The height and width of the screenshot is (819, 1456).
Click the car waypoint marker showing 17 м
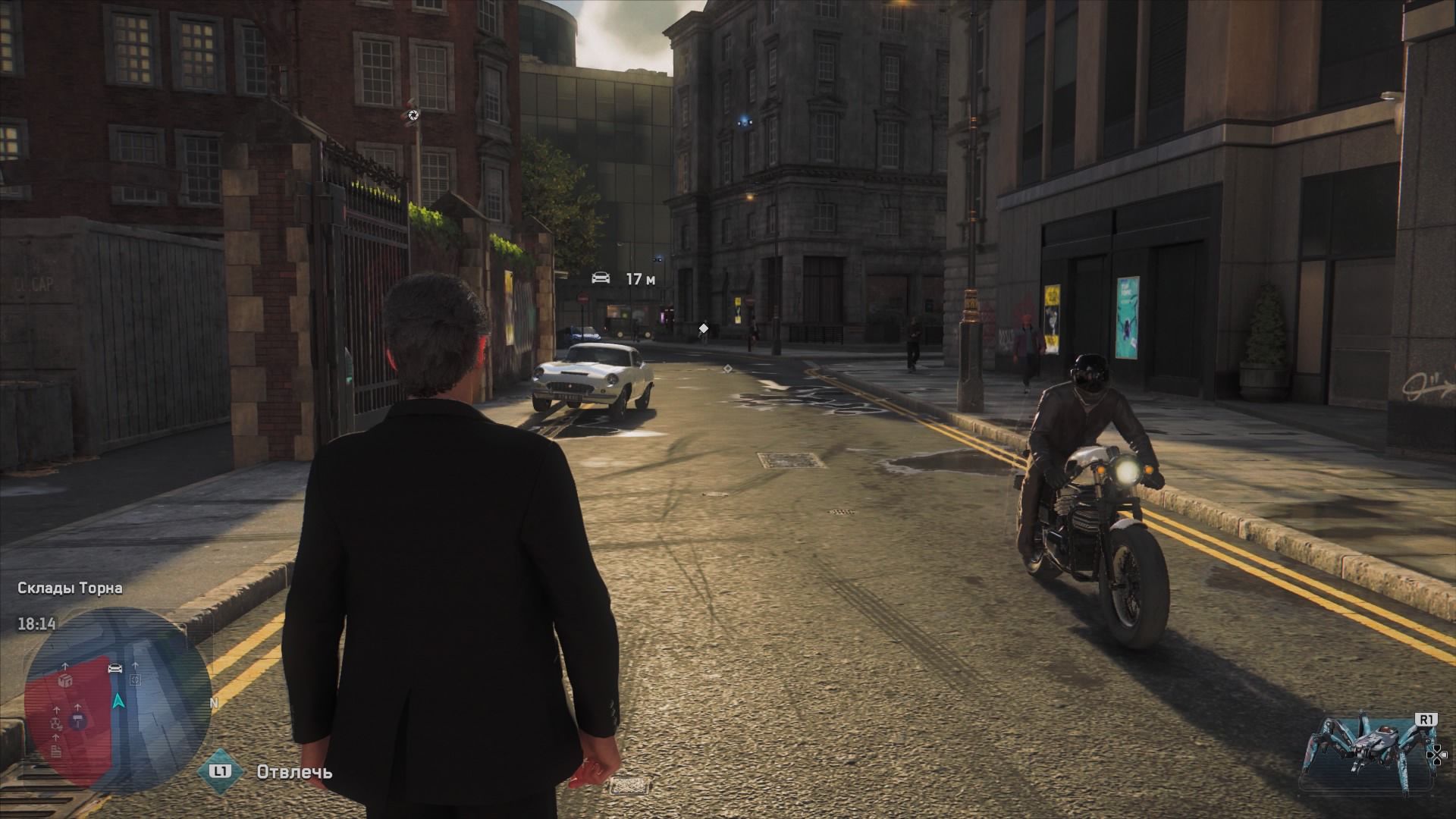pyautogui.click(x=601, y=278)
